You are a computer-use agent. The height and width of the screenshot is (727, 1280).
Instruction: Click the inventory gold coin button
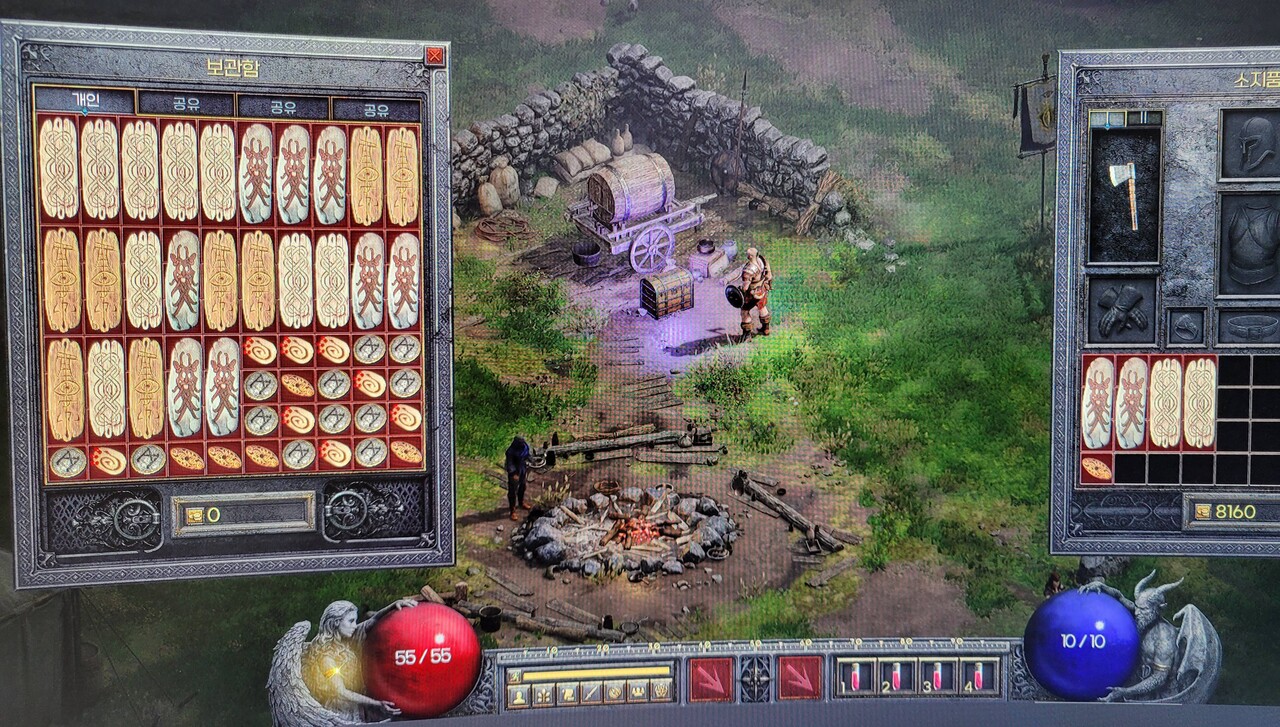click(1200, 512)
